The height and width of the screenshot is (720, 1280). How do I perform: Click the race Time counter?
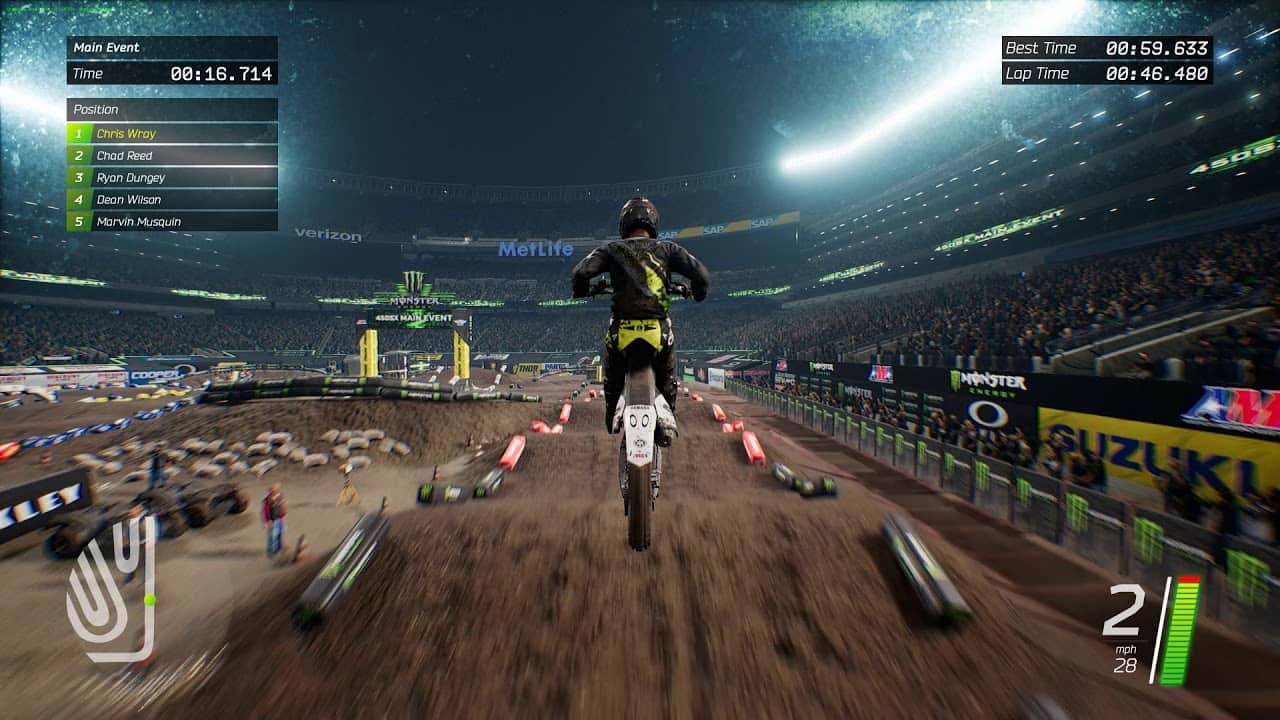[x=170, y=72]
